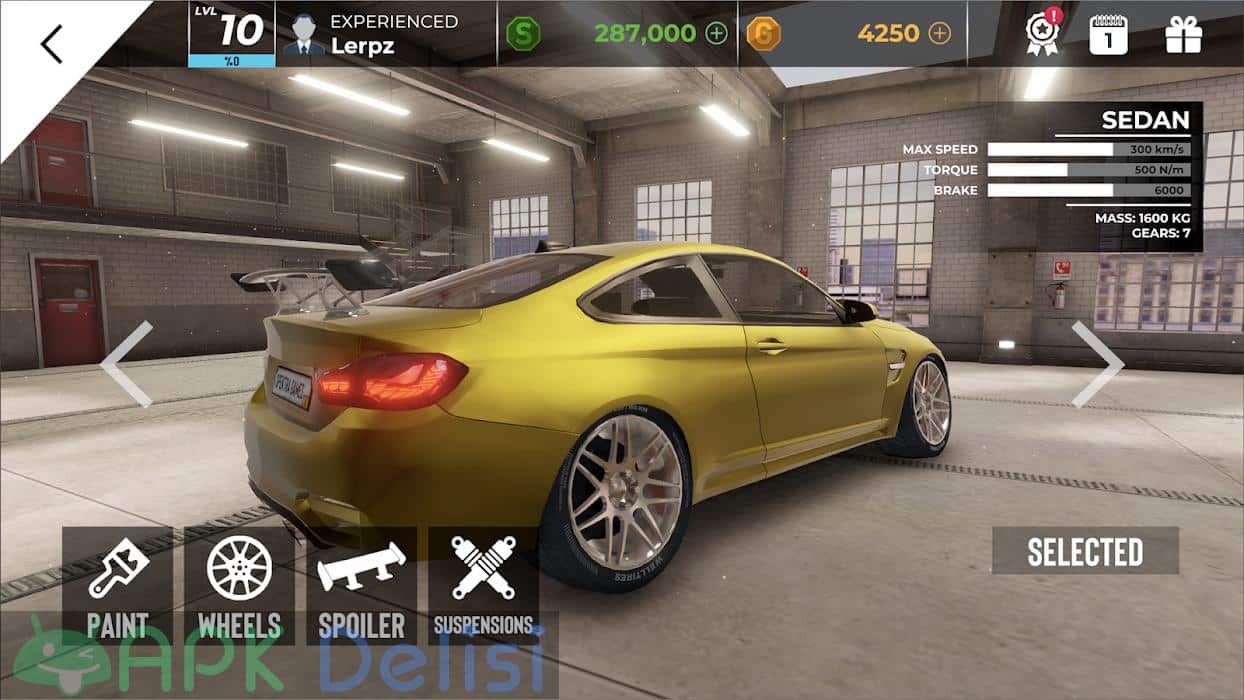
Task: Choose the Spoiler customization option
Action: [361, 586]
